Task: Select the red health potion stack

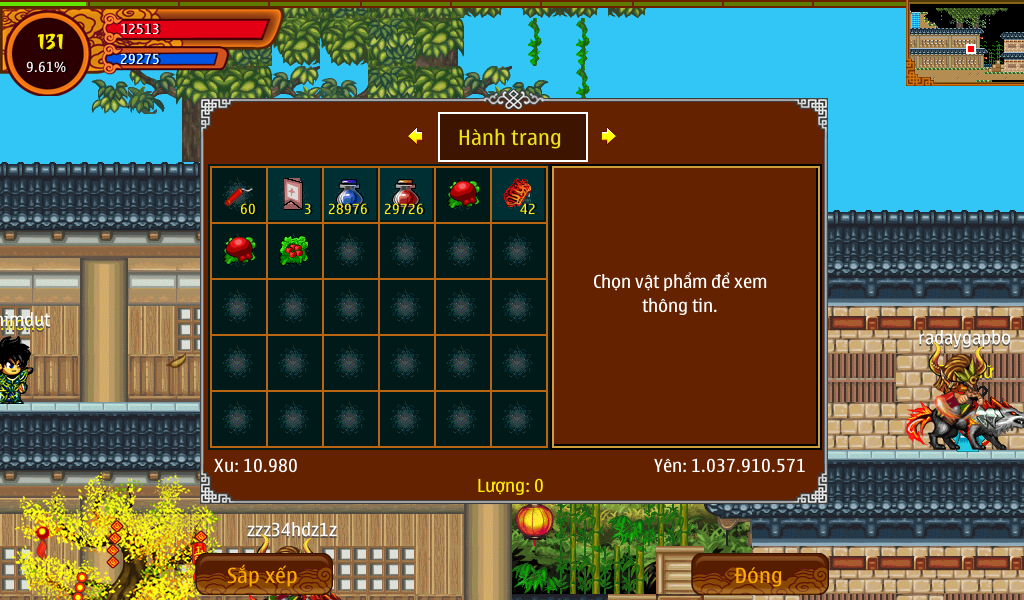Action: point(406,195)
